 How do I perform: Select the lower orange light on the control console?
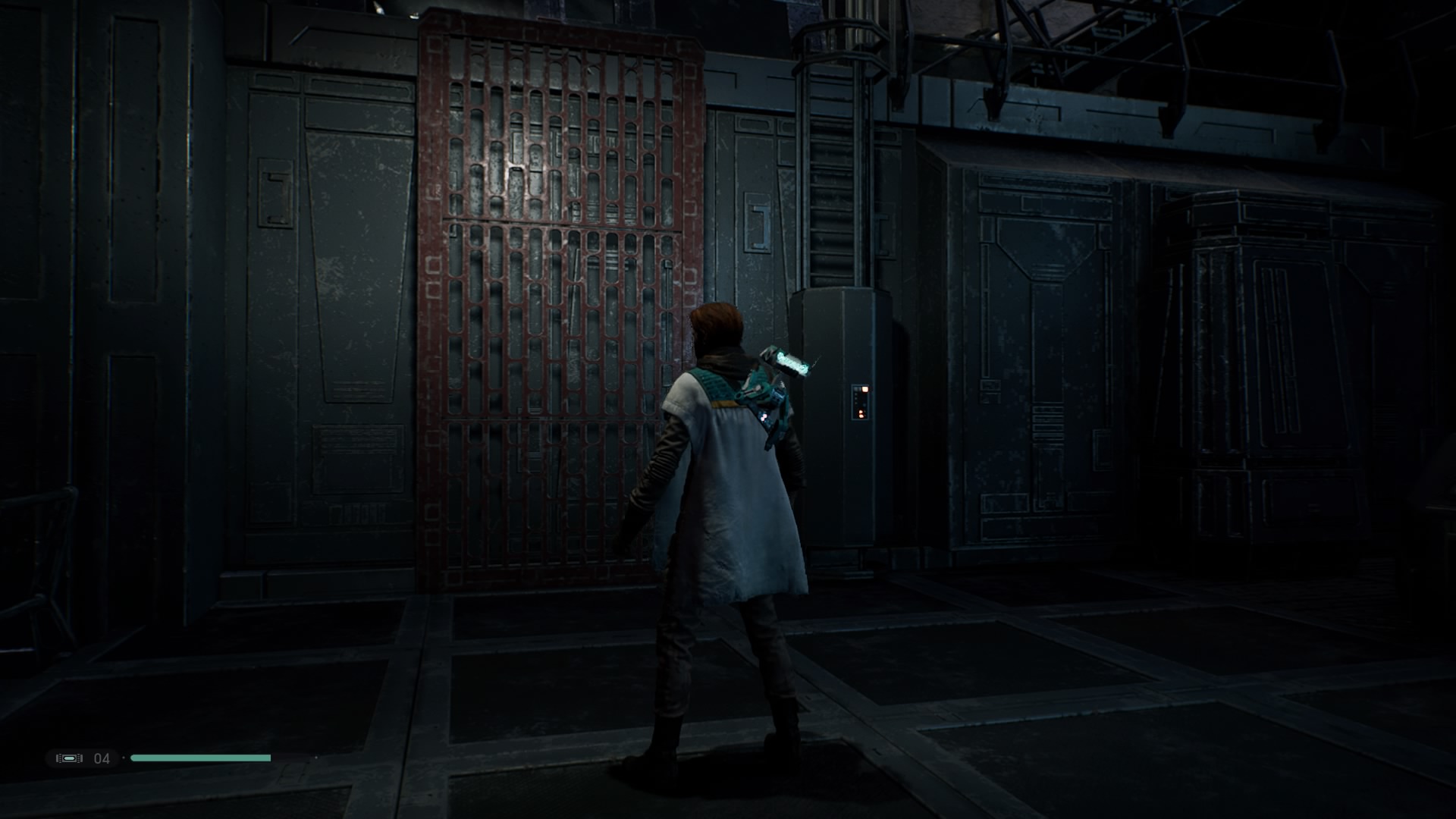[861, 414]
